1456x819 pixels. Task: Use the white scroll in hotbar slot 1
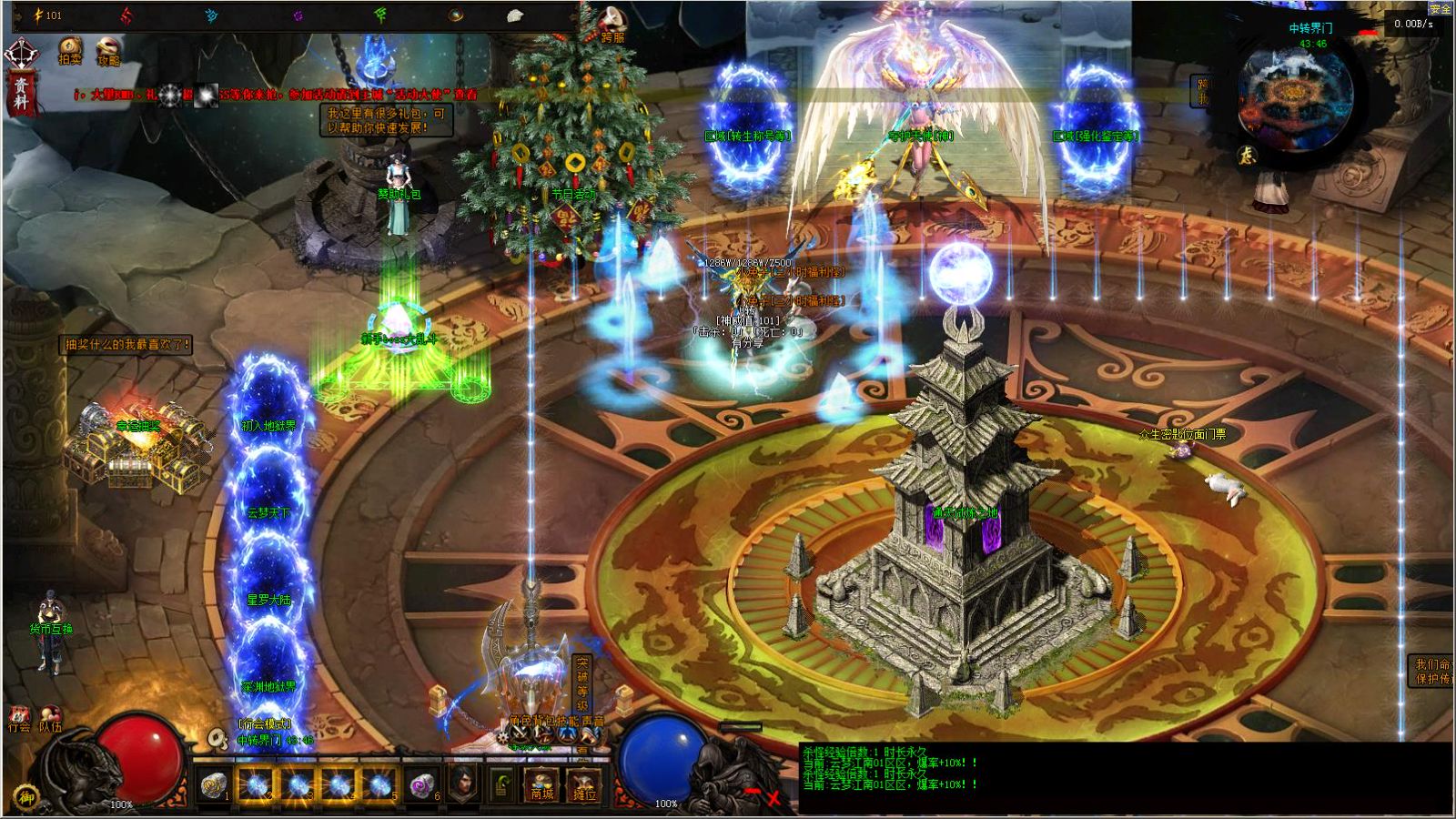coord(214,784)
